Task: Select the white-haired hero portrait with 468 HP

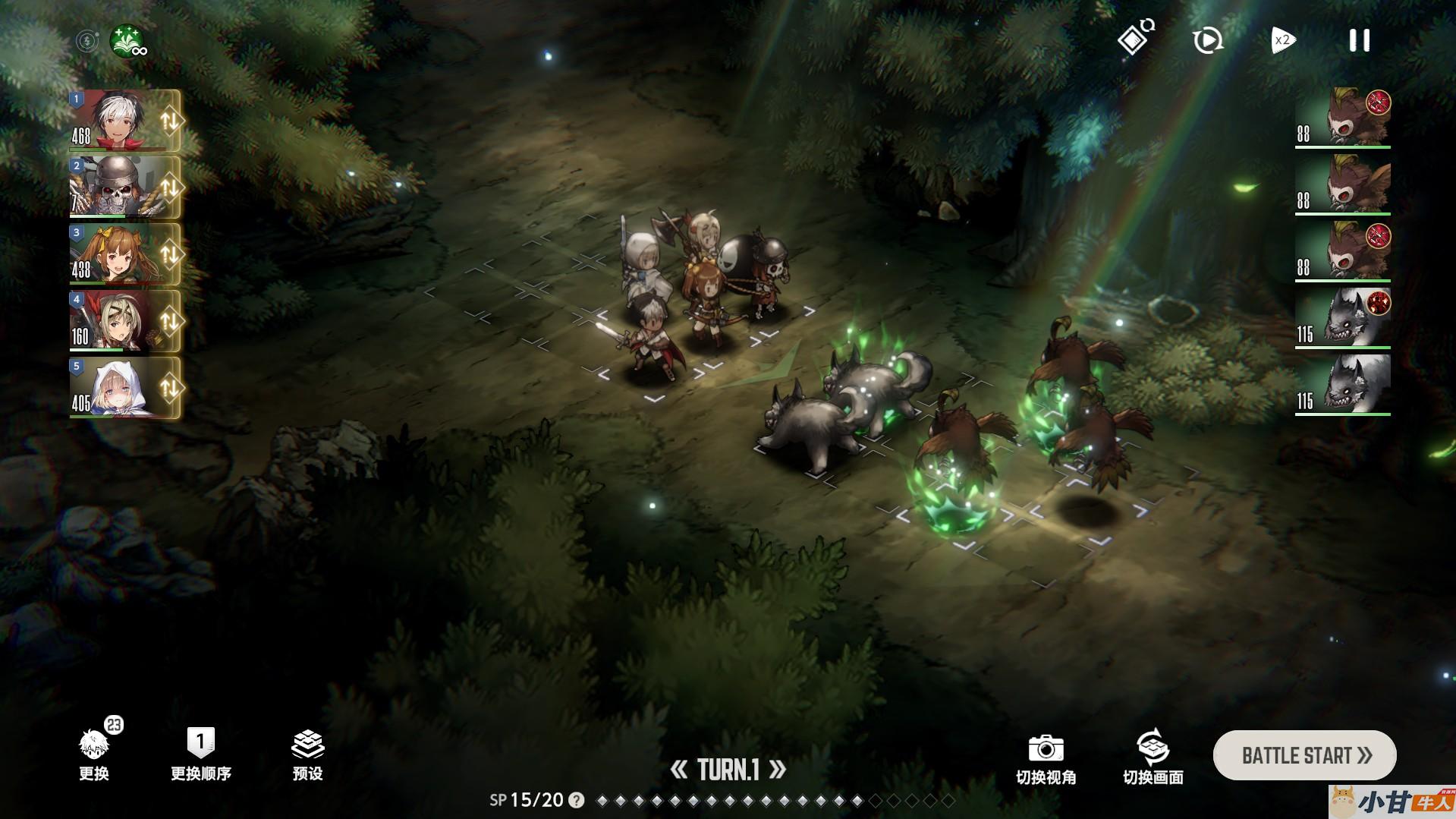Action: coord(118,120)
